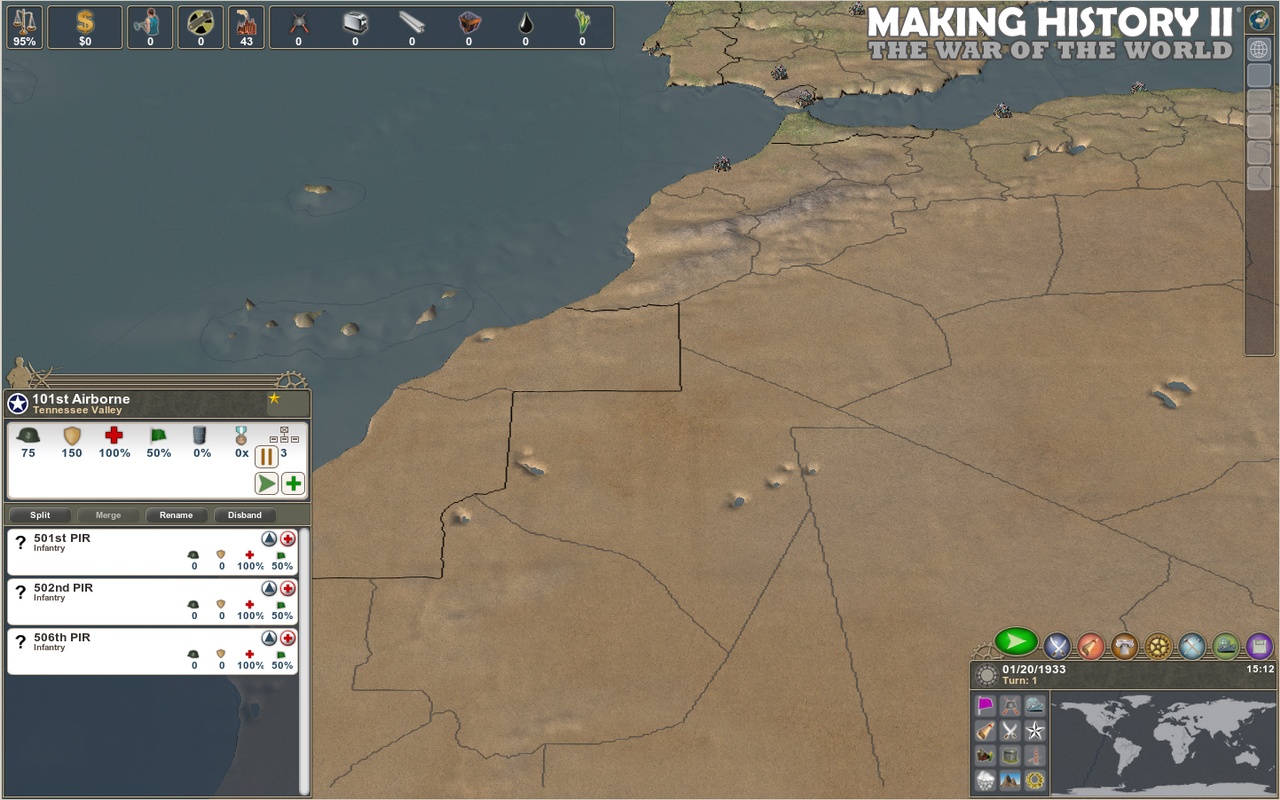
Task: Click the uranium resource icon
Action: click(200, 20)
